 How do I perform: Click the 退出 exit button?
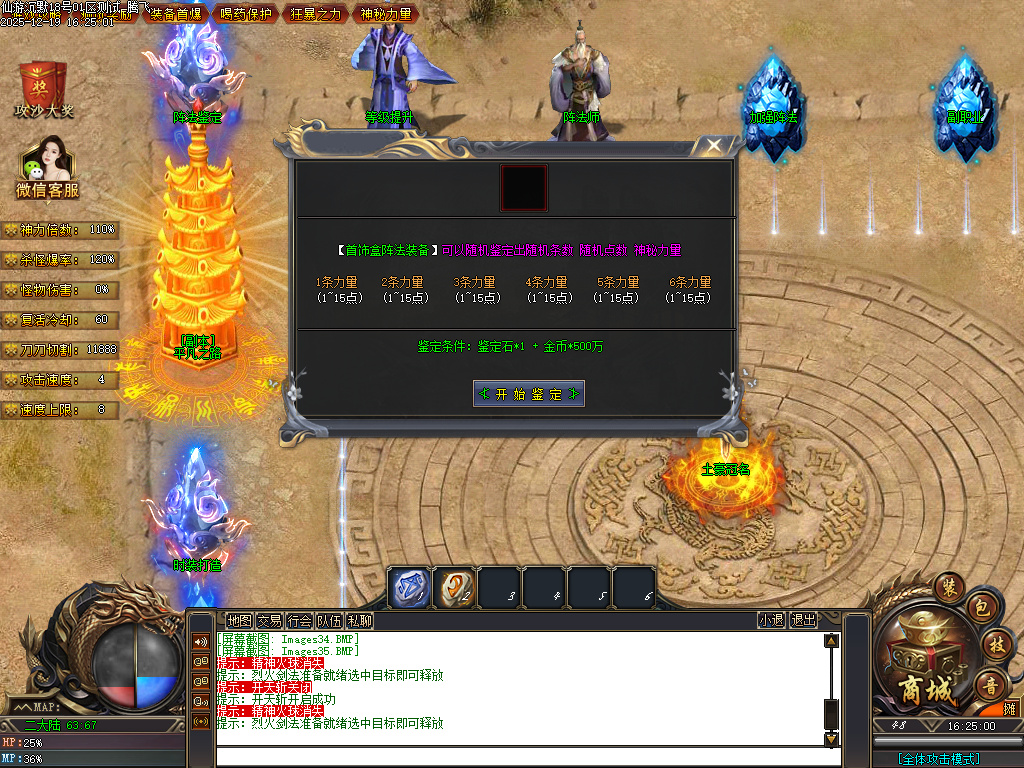click(x=803, y=620)
